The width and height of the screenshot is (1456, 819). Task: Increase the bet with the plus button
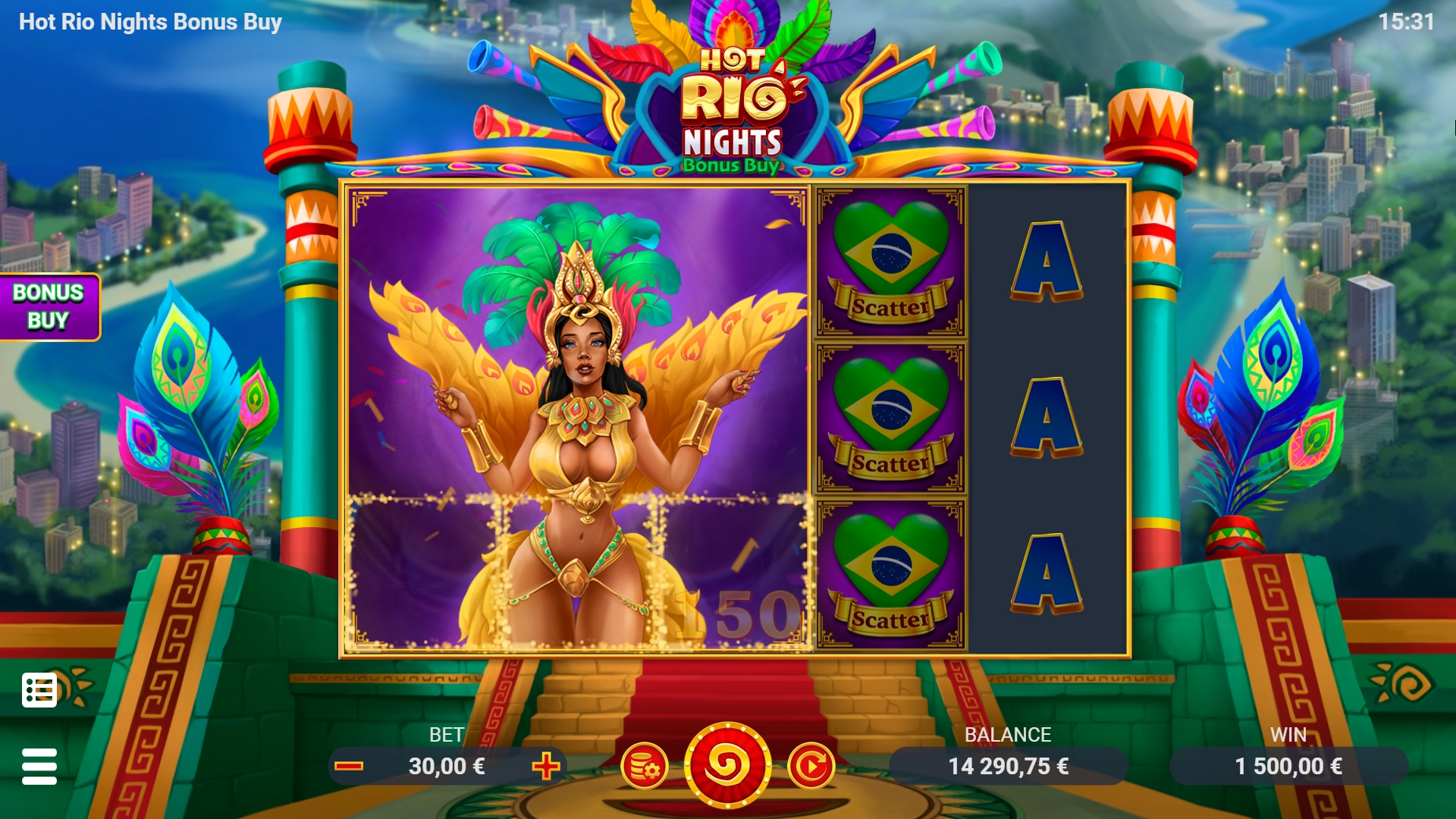coord(545,766)
